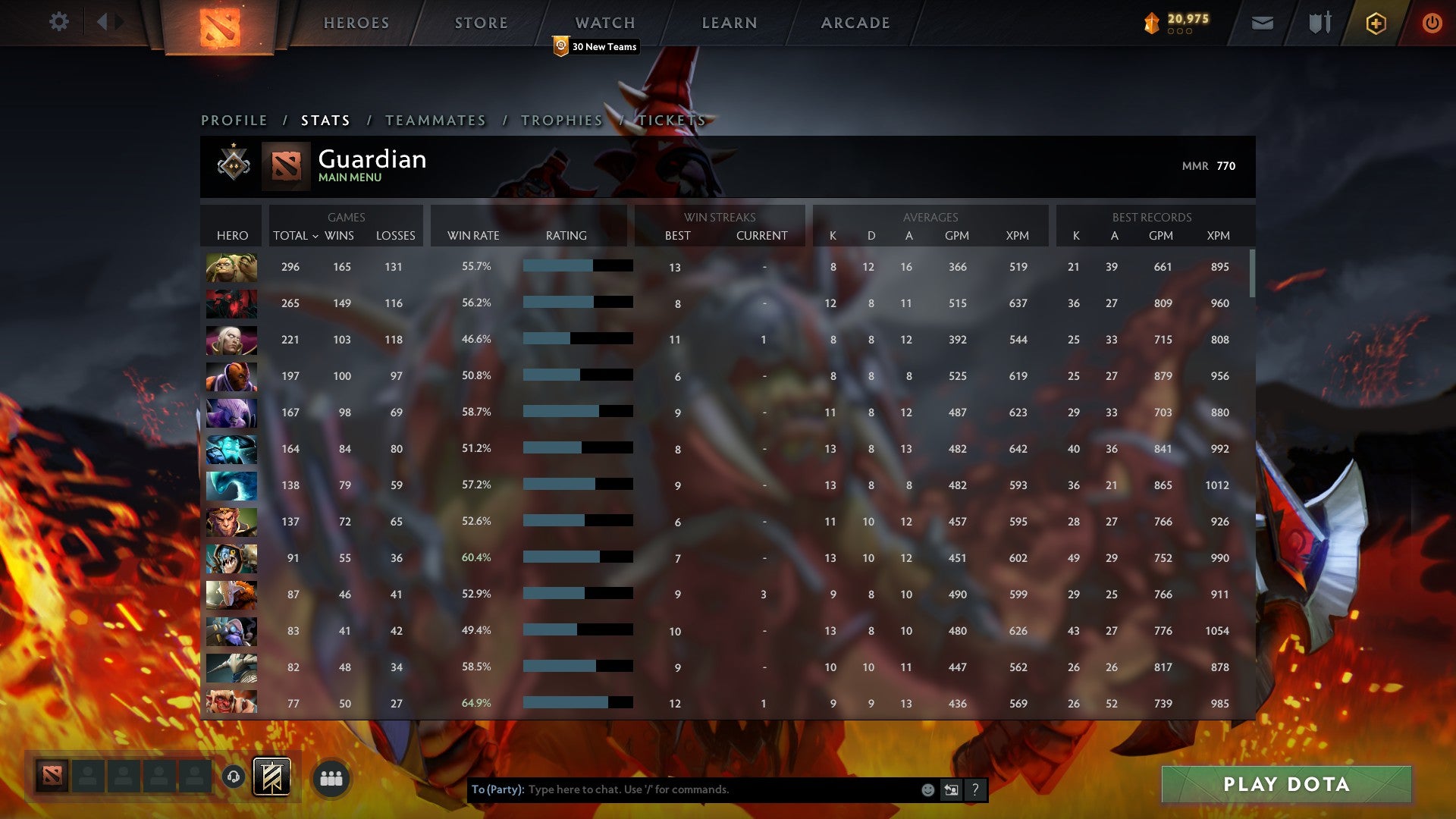Screen dimensions: 1456x819
Task: Select the emoticon smiley in the chat bar
Action: point(927,789)
